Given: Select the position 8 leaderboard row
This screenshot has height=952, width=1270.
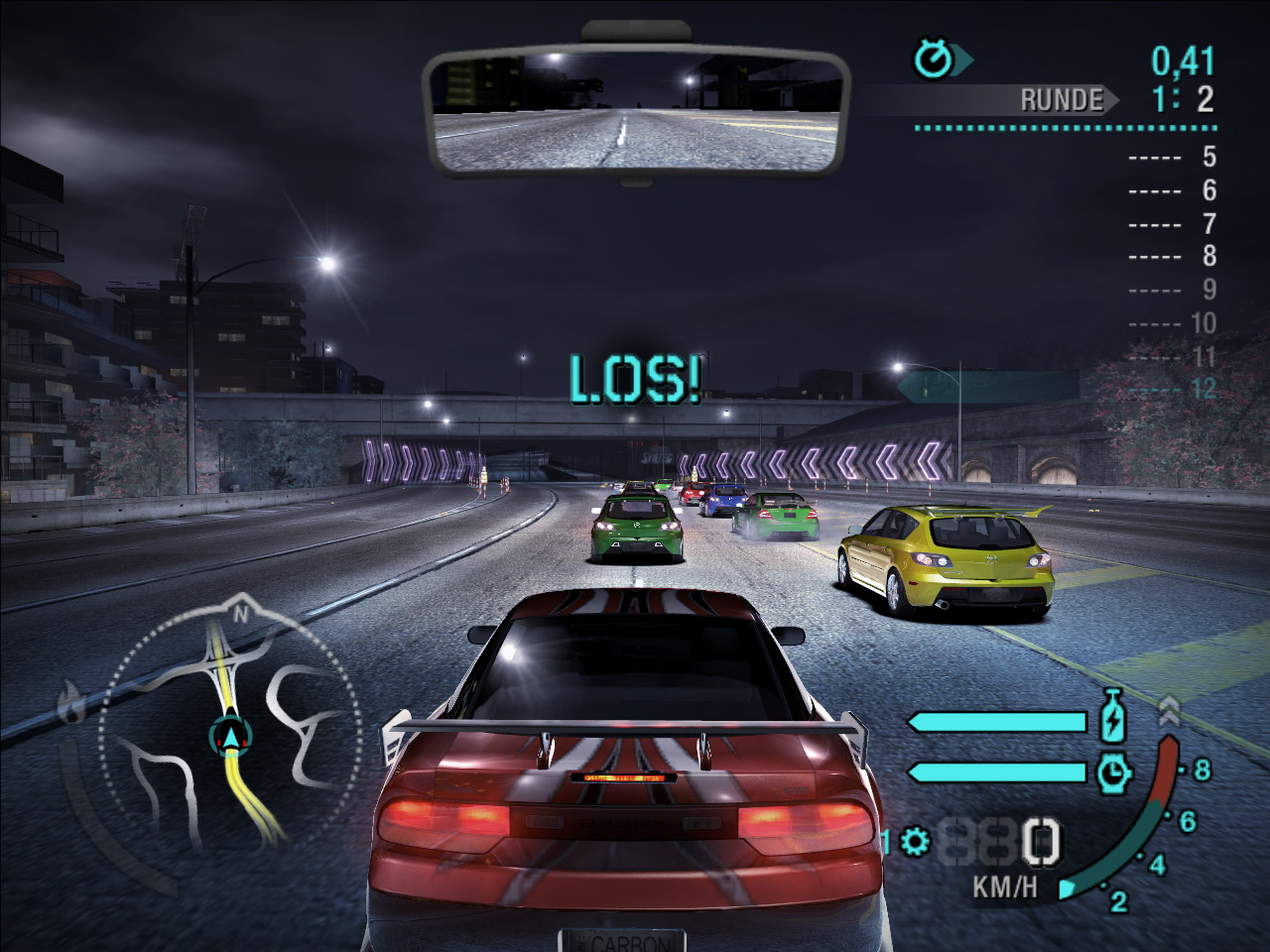Looking at the screenshot, I should pos(1173,256).
